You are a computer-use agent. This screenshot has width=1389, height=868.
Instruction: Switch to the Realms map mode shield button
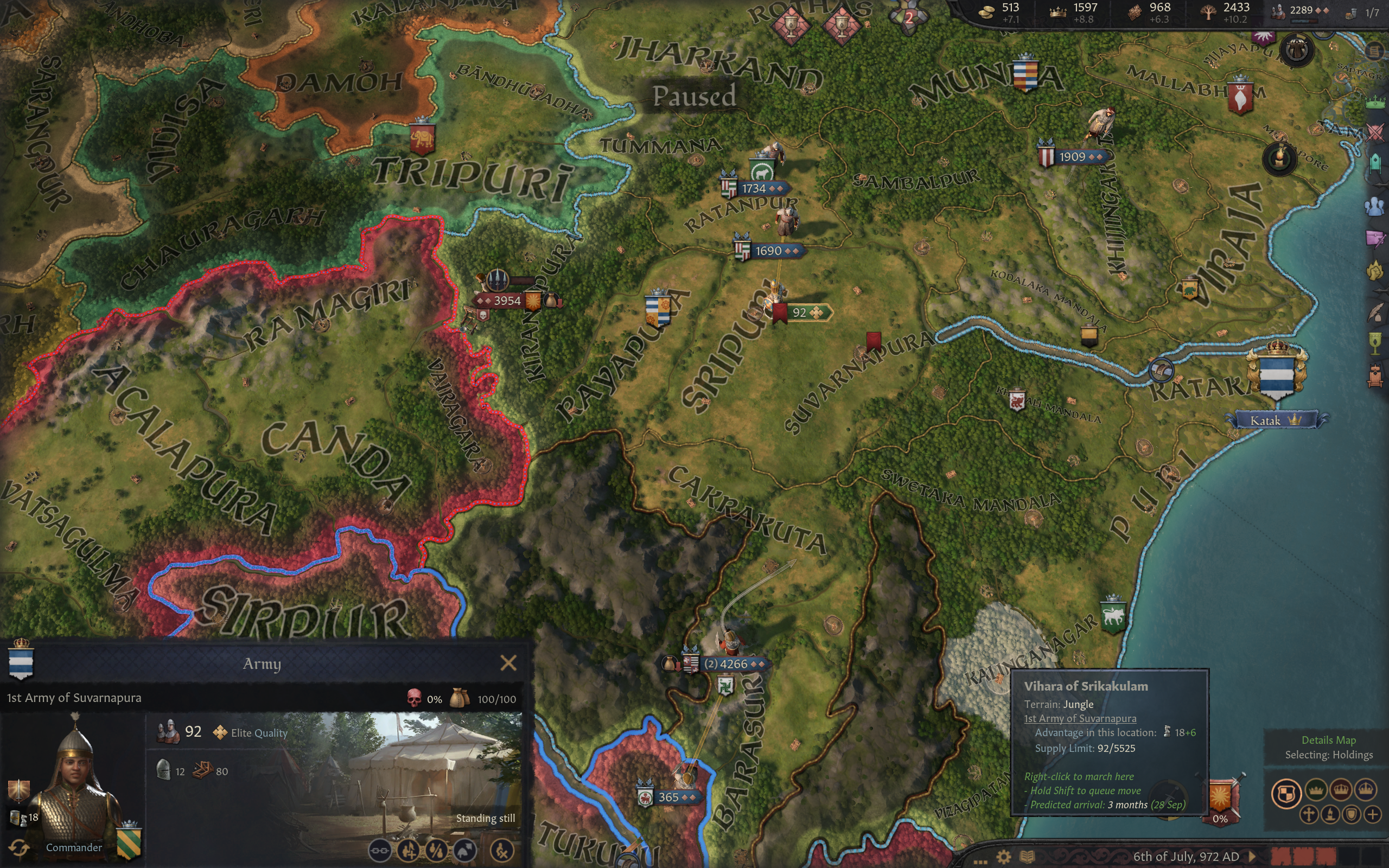tap(1286, 793)
